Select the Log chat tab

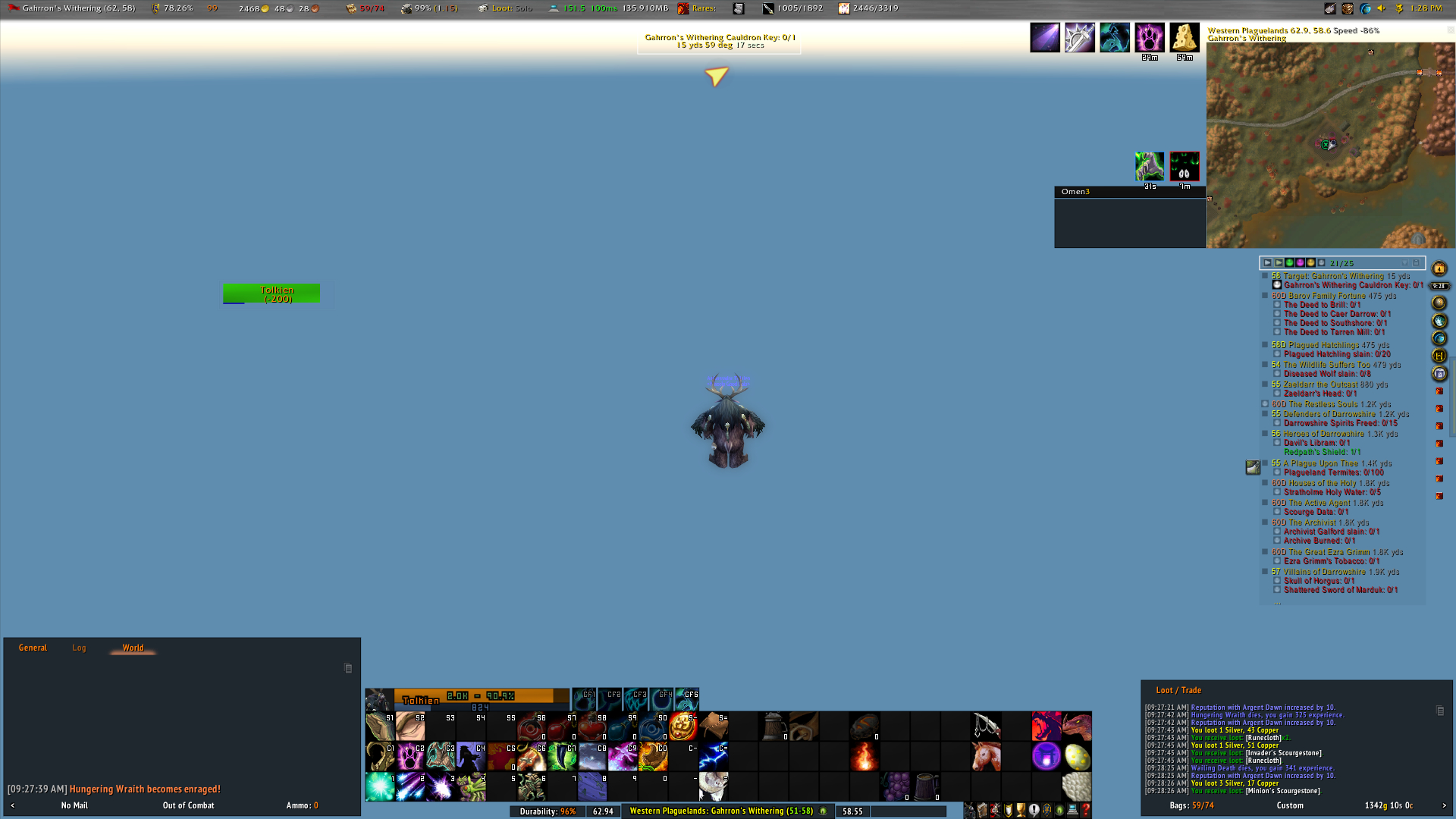pyautogui.click(x=79, y=648)
